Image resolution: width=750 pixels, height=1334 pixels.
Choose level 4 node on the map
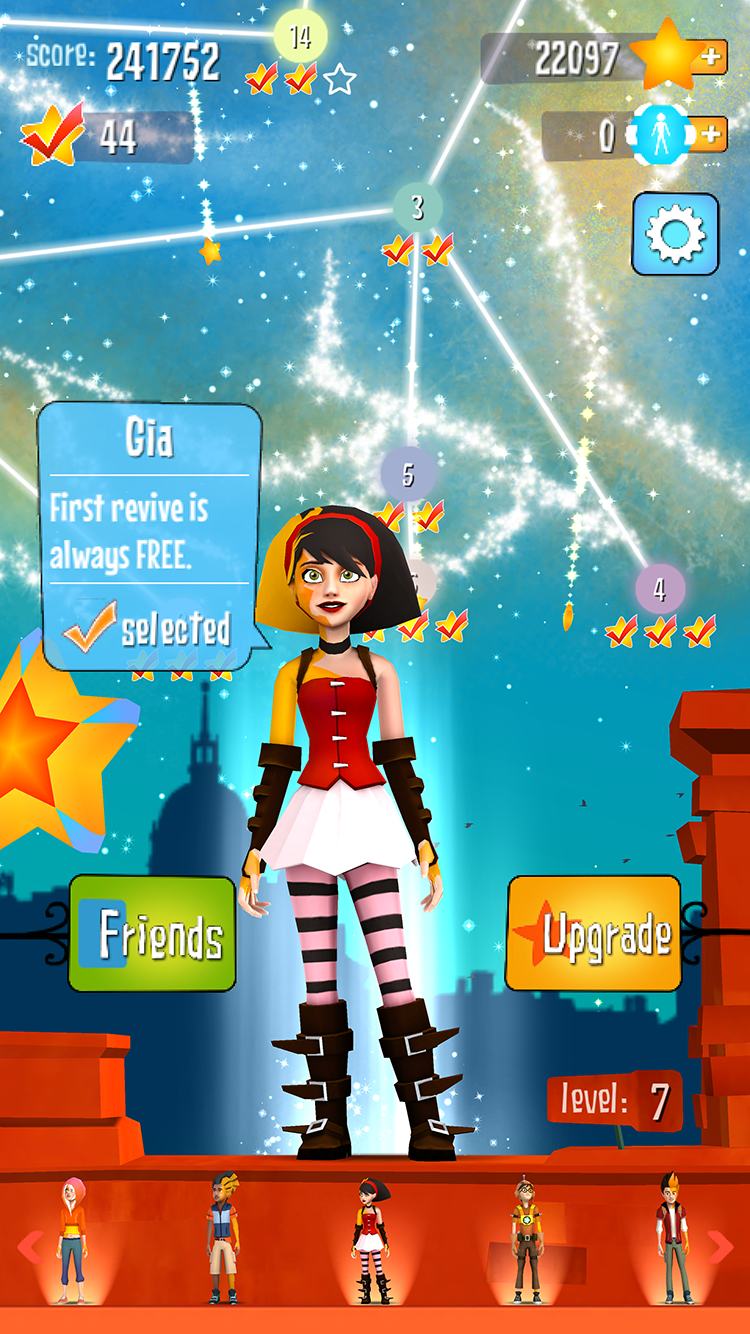click(659, 589)
